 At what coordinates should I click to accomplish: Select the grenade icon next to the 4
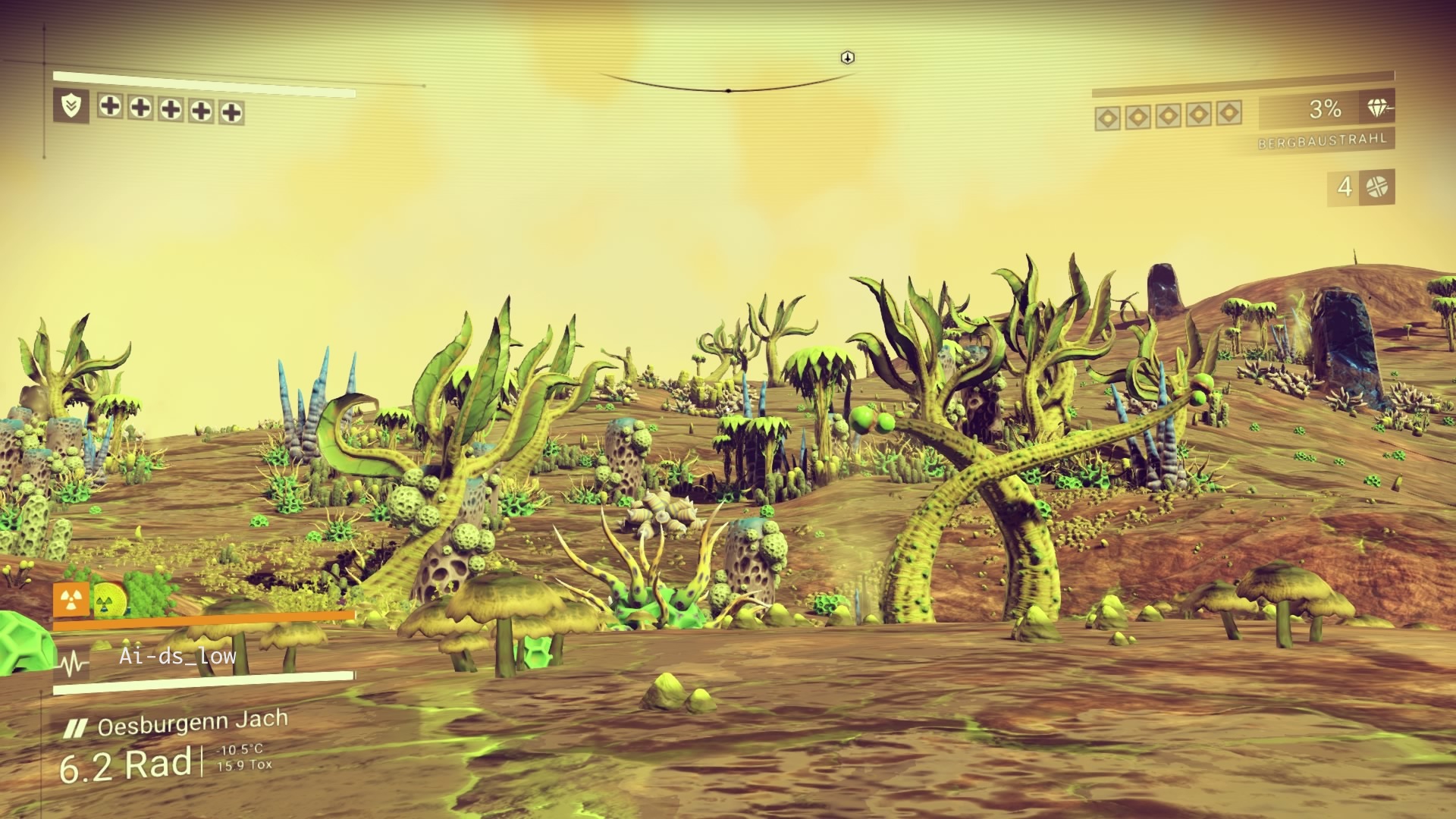point(1377,187)
